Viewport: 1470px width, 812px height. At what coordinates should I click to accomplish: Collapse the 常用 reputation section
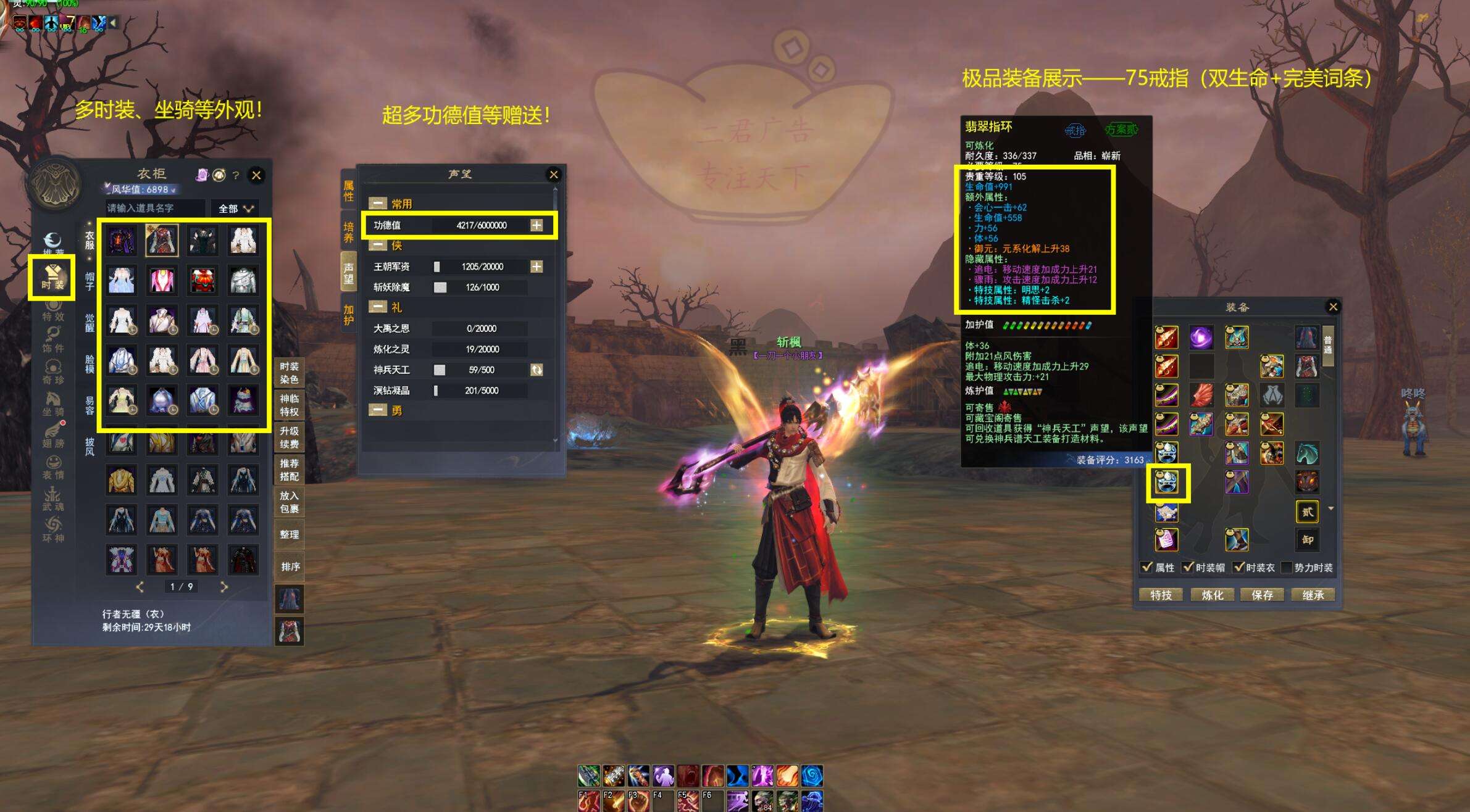(378, 204)
